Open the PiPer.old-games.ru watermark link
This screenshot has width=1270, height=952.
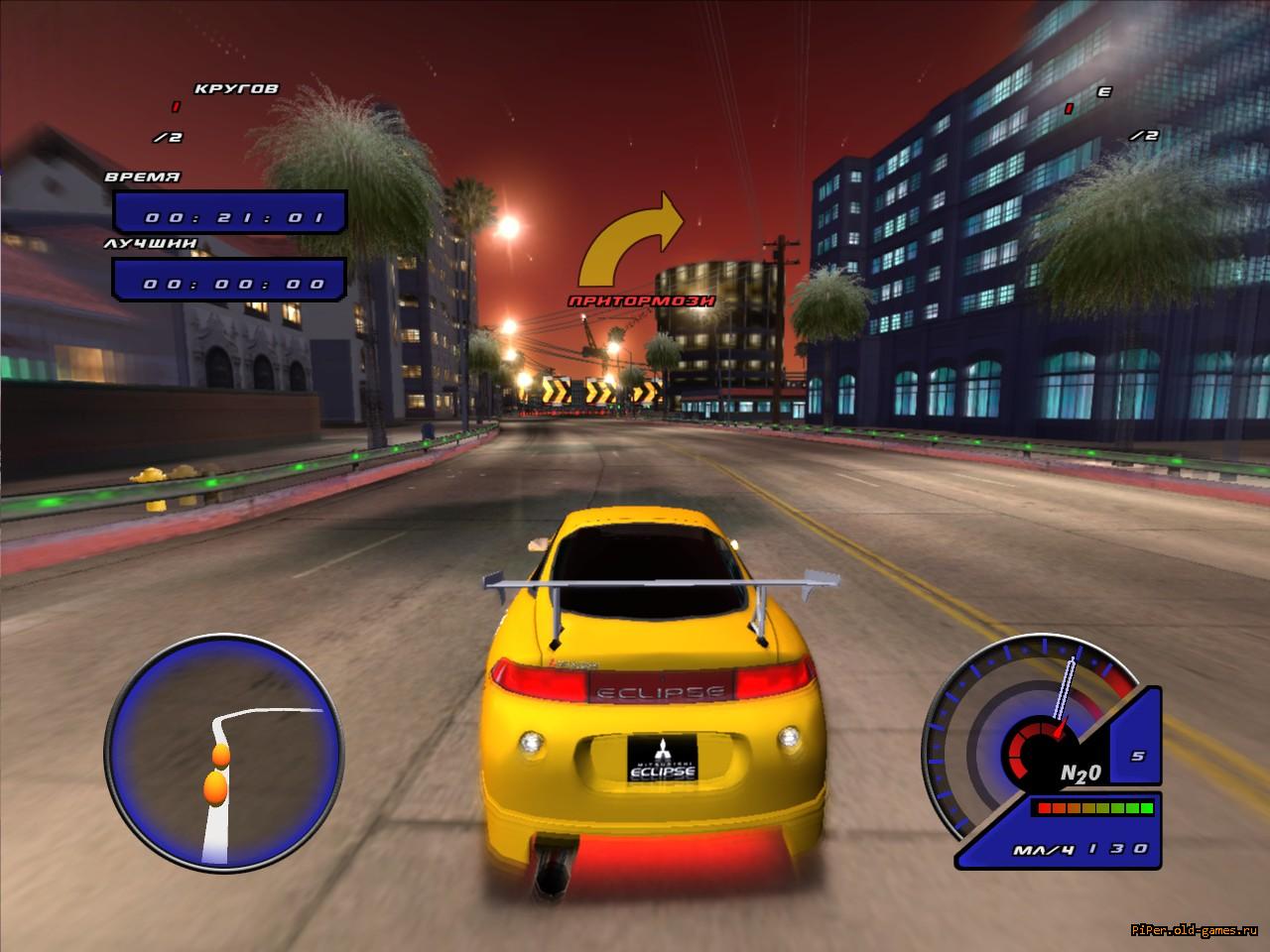pyautogui.click(x=1196, y=929)
